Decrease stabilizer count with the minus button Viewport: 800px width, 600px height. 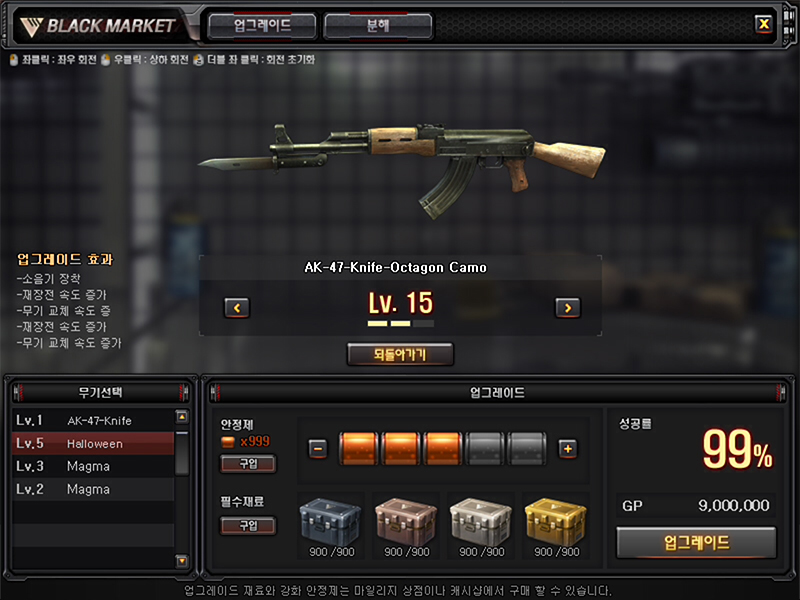coord(318,449)
